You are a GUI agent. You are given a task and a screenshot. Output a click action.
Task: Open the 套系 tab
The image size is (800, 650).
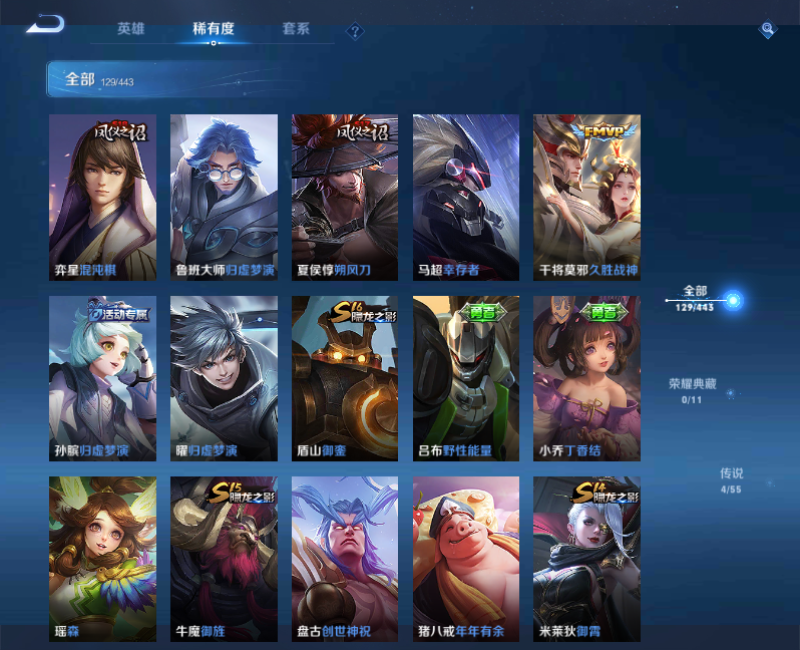coord(296,29)
